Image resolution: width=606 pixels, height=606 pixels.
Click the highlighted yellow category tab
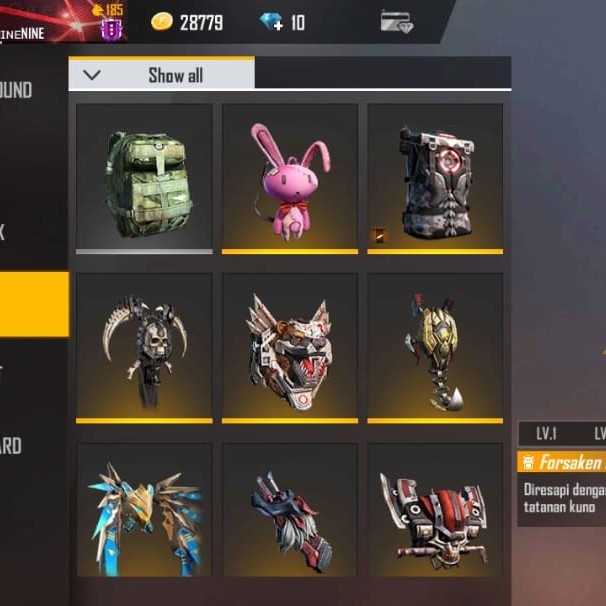pyautogui.click(x=34, y=304)
